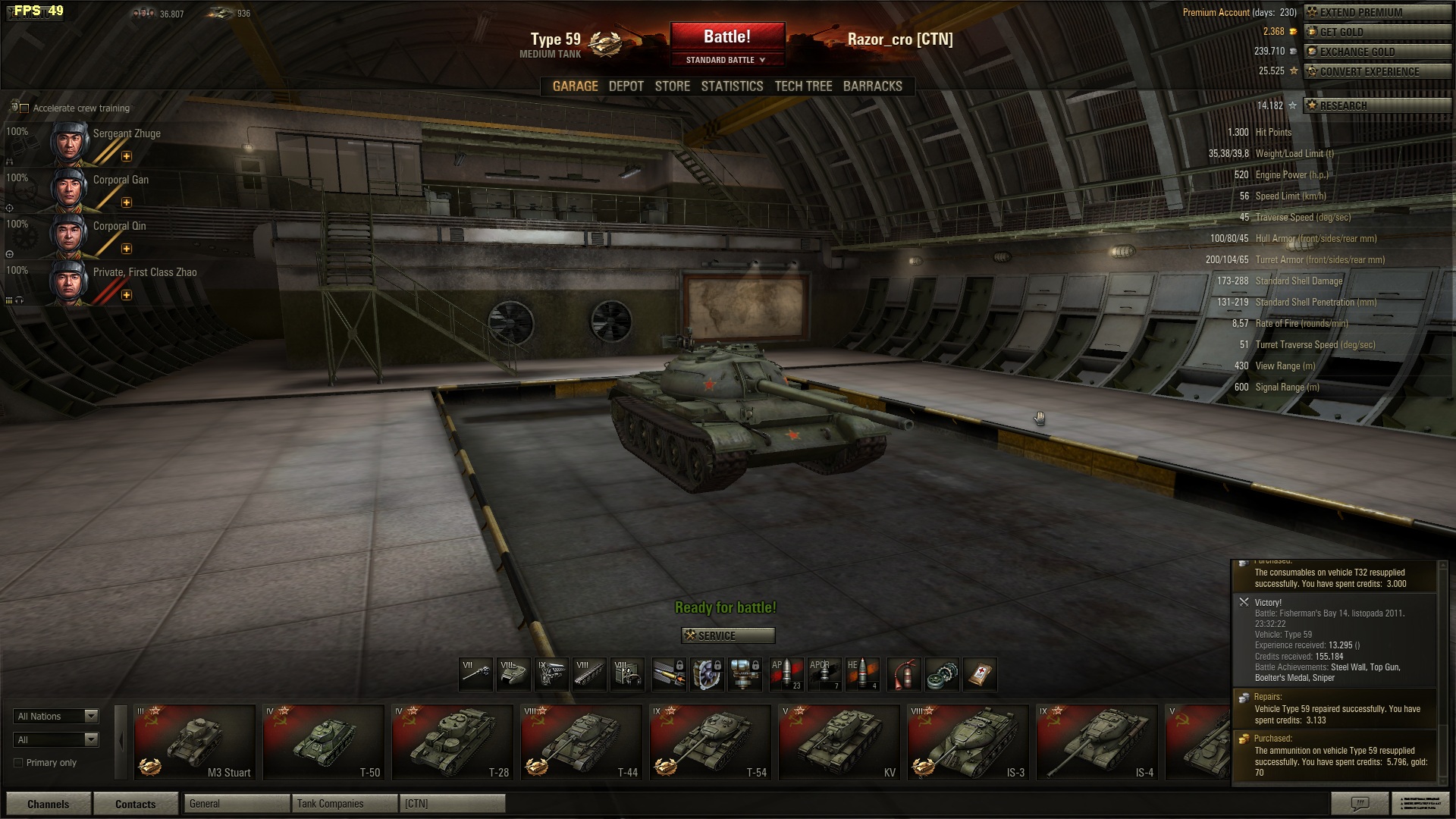Switch to the Depot tab
1456x819 pixels.
626,86
